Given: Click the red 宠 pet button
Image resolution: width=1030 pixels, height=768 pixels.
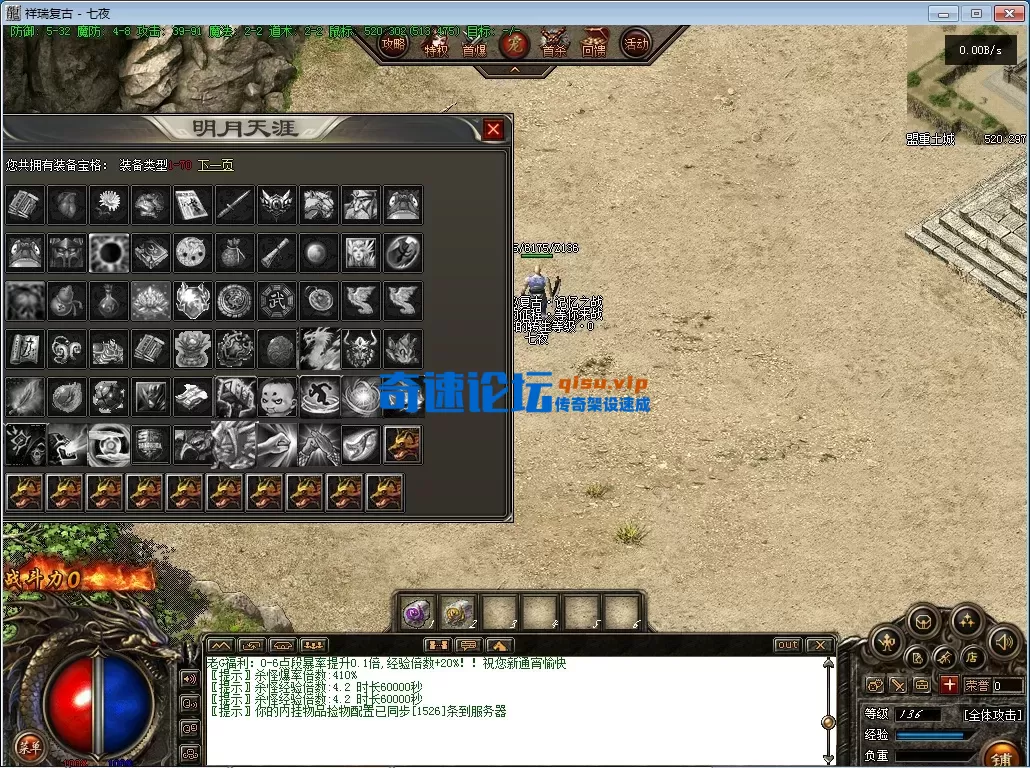Looking at the screenshot, I should click(514, 44).
